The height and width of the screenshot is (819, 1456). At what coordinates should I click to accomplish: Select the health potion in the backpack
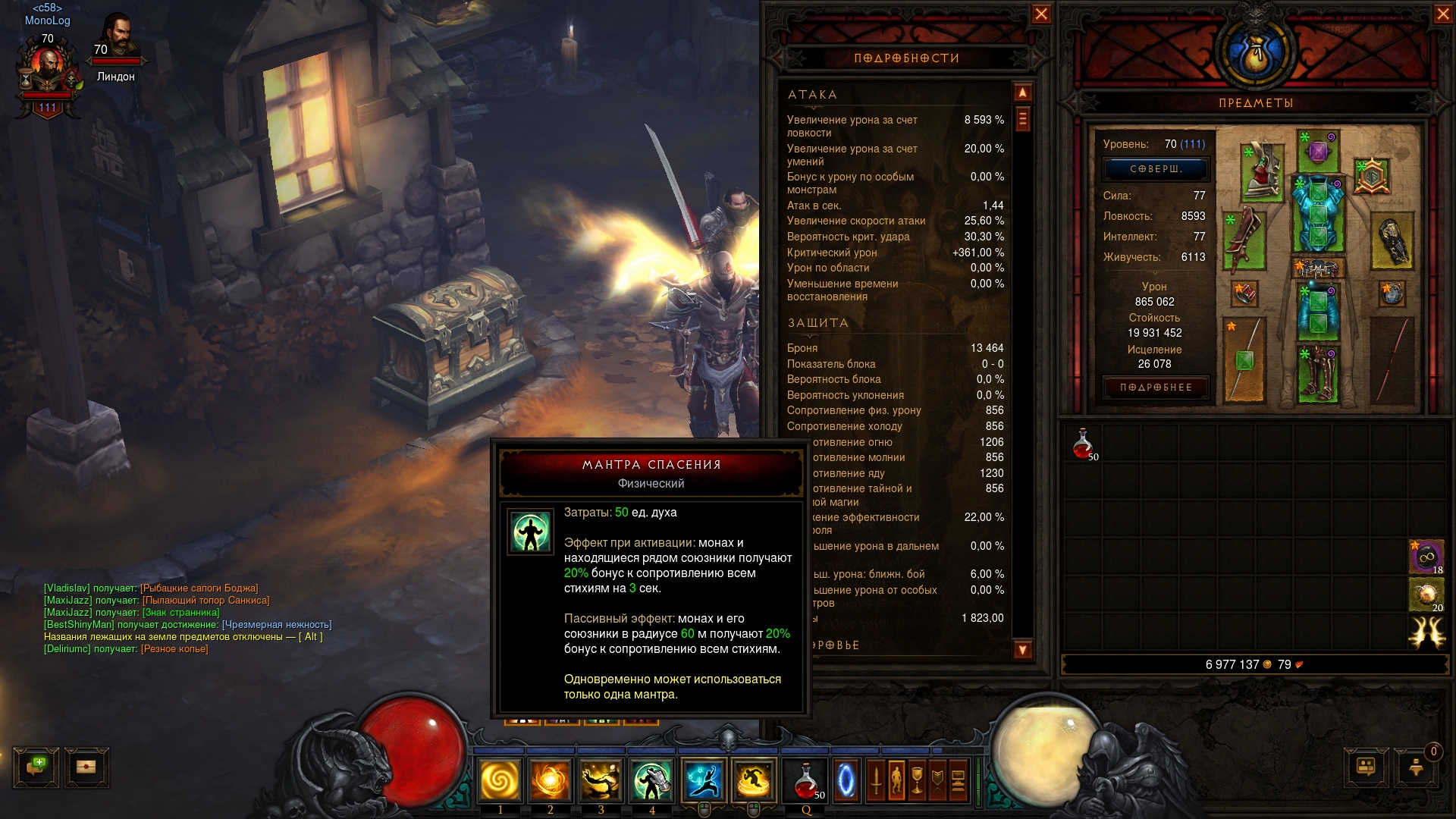point(1083,444)
